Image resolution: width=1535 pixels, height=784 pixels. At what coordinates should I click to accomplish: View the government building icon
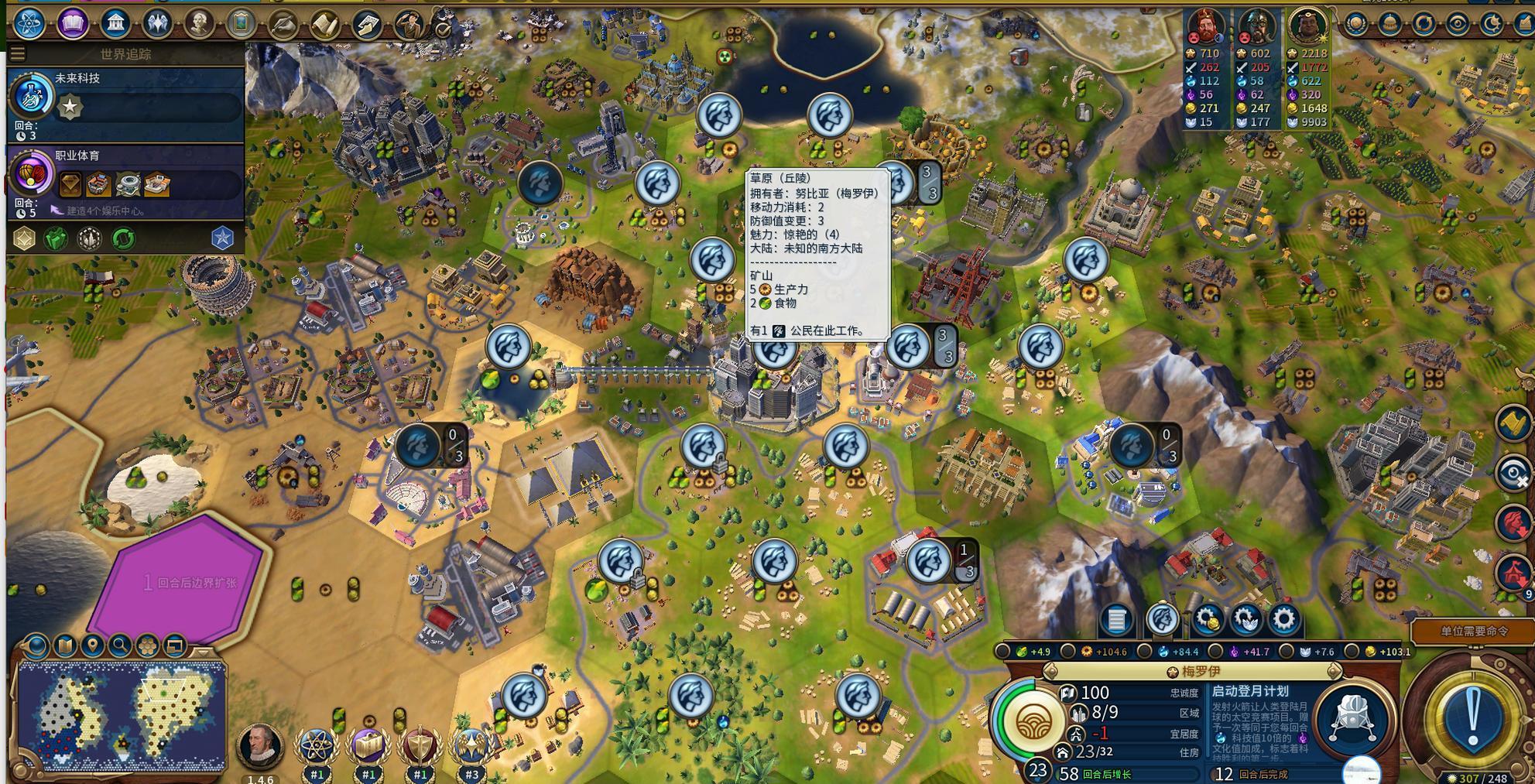click(115, 23)
